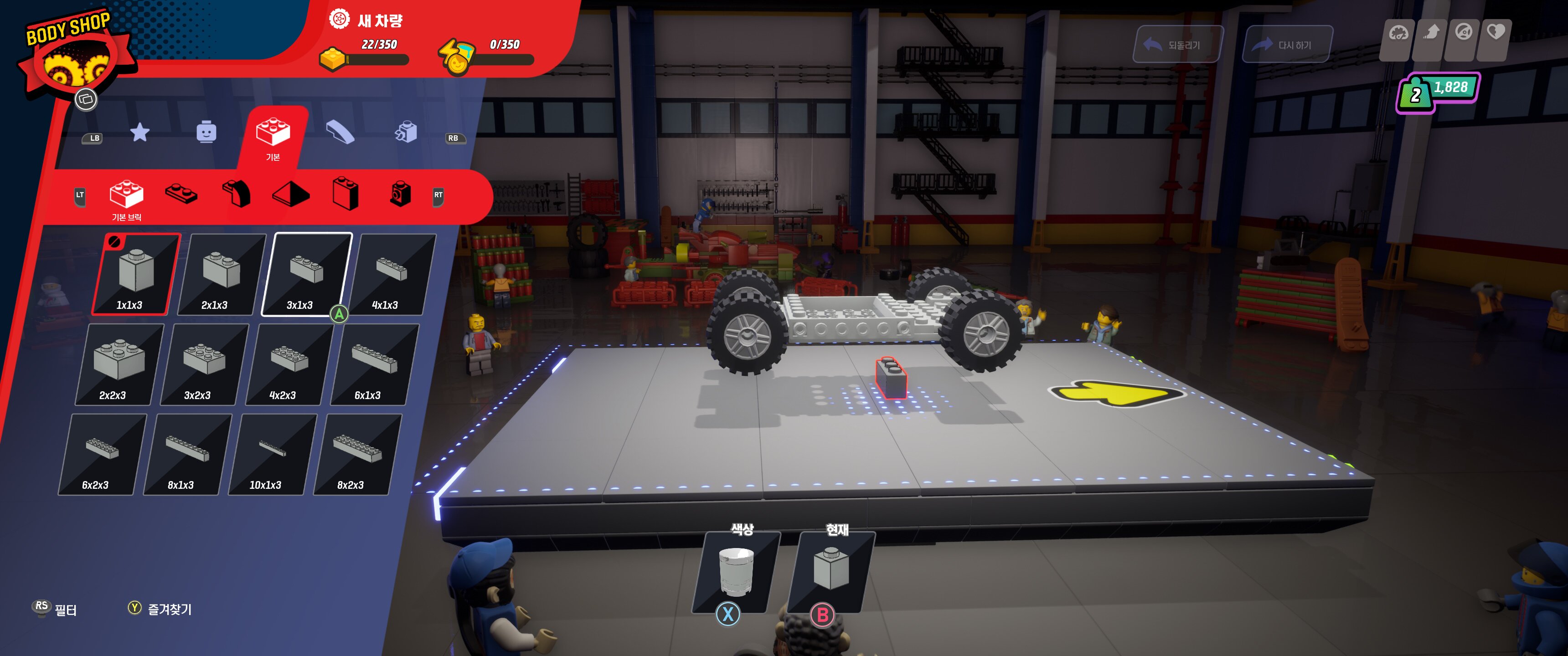This screenshot has height=656, width=1568.
Task: Select the flat plate brick subcategory
Action: click(181, 195)
